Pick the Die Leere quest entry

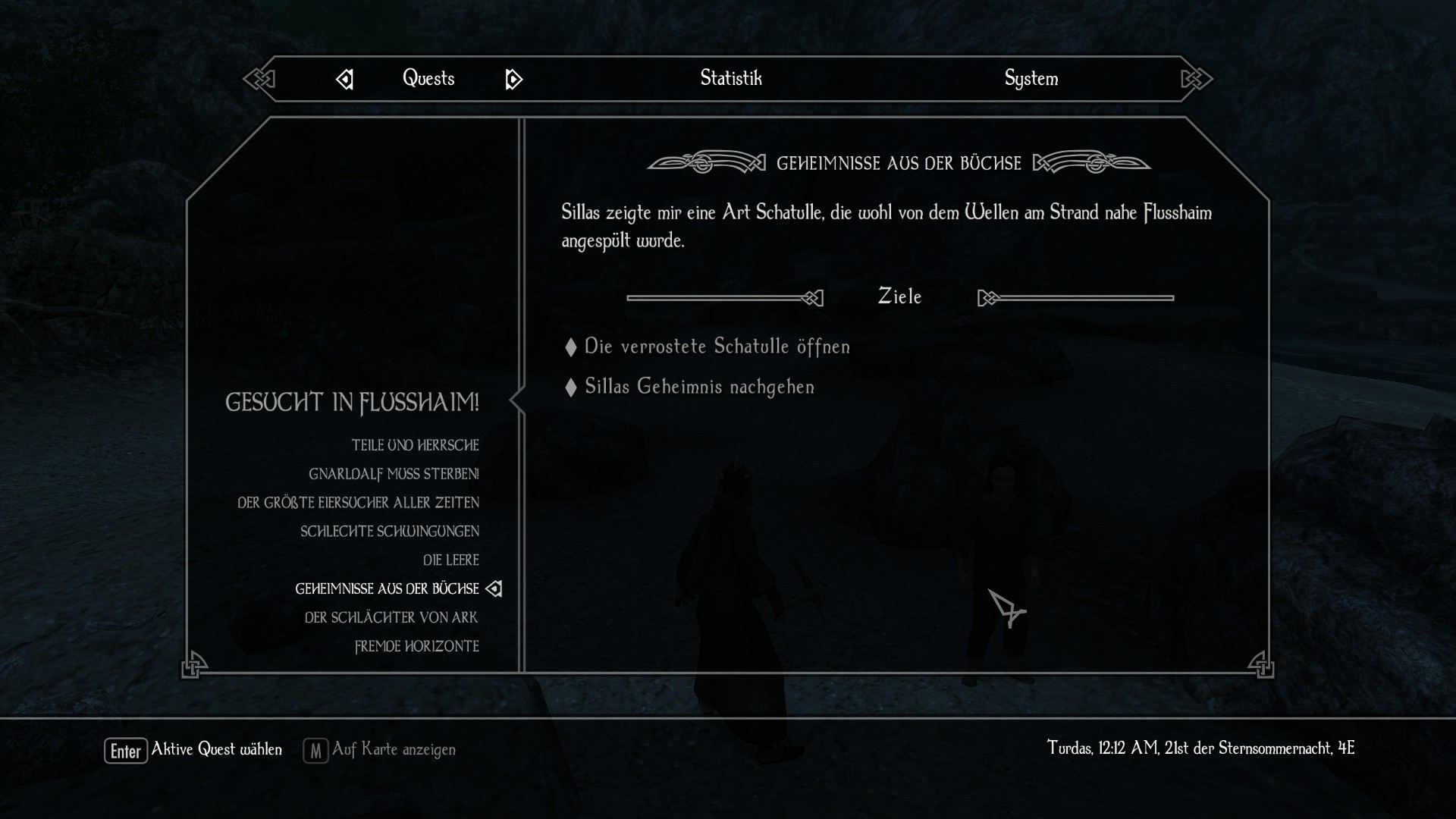coord(450,560)
